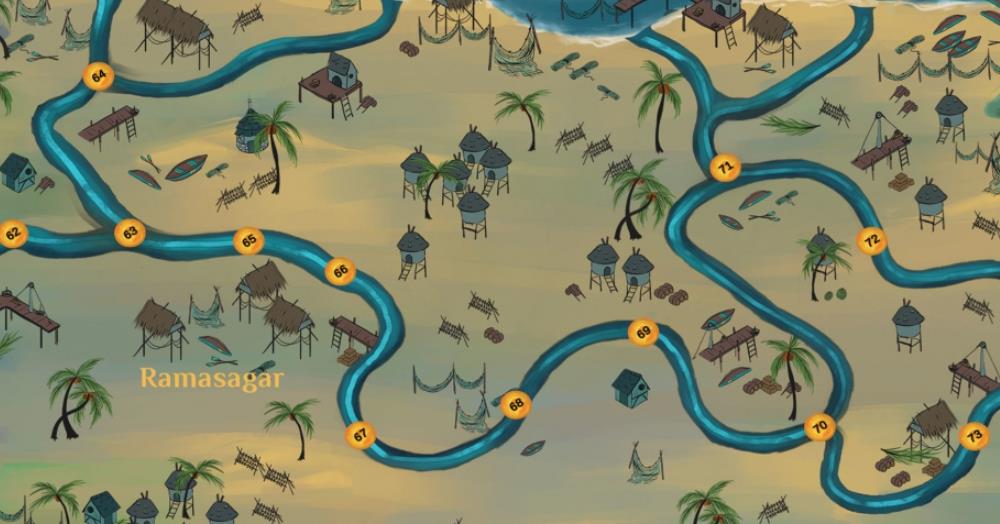The width and height of the screenshot is (1000, 524).
Task: Open level 72
Action: pos(872,240)
